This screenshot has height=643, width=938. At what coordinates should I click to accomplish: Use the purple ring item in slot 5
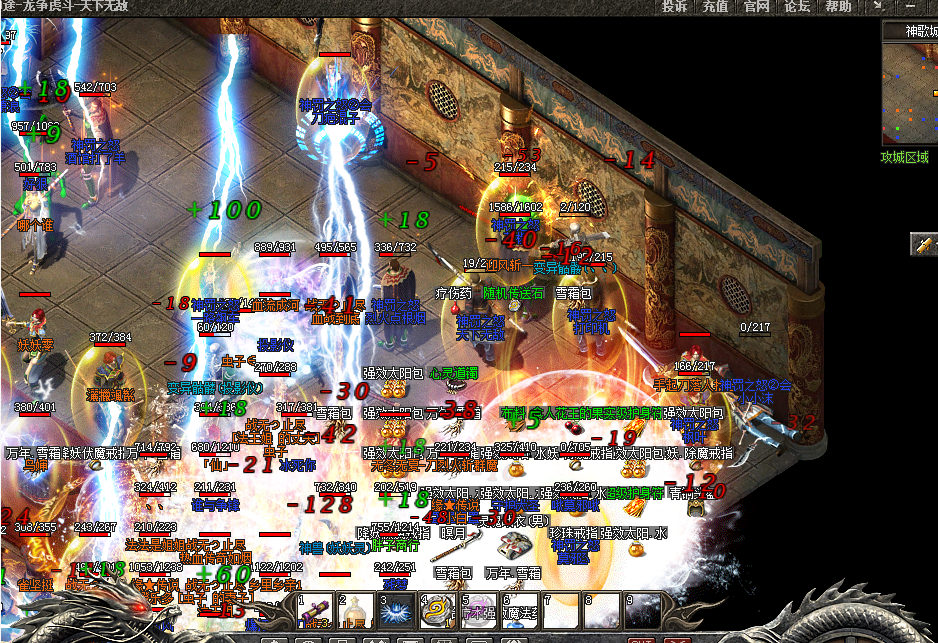pyautogui.click(x=479, y=612)
